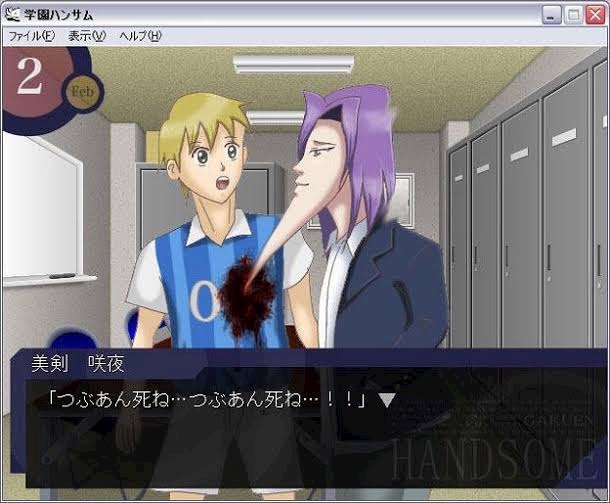This screenshot has width=610, height=503.
Task: Close the window with the red X
Action: (x=594, y=15)
